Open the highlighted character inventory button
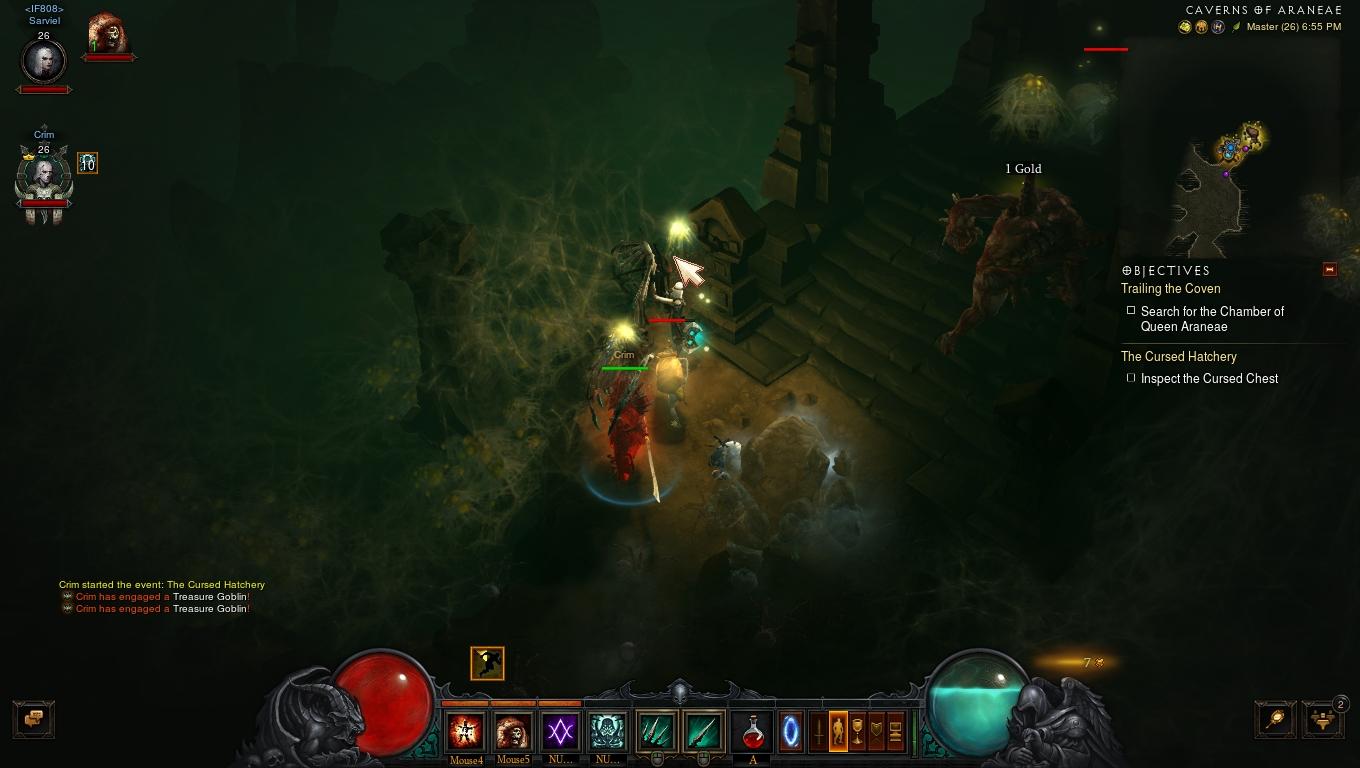The height and width of the screenshot is (768, 1360). (838, 732)
